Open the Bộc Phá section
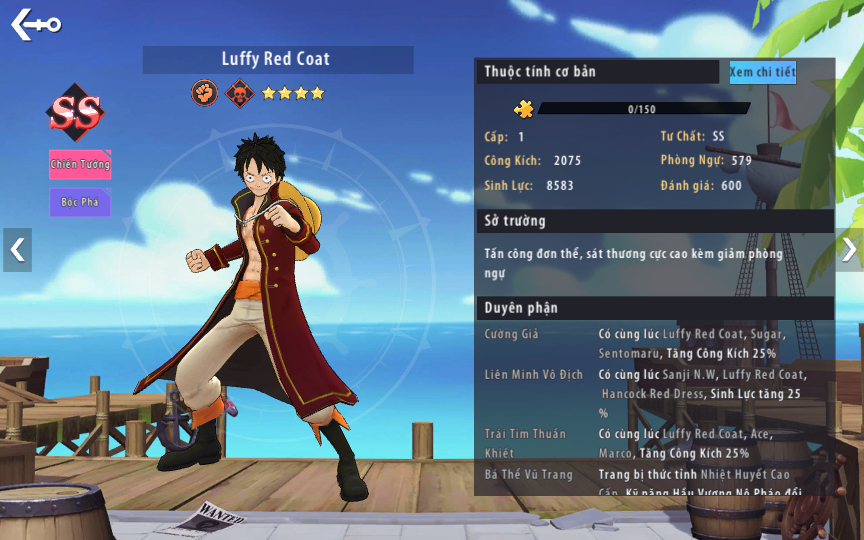 [x=80, y=202]
